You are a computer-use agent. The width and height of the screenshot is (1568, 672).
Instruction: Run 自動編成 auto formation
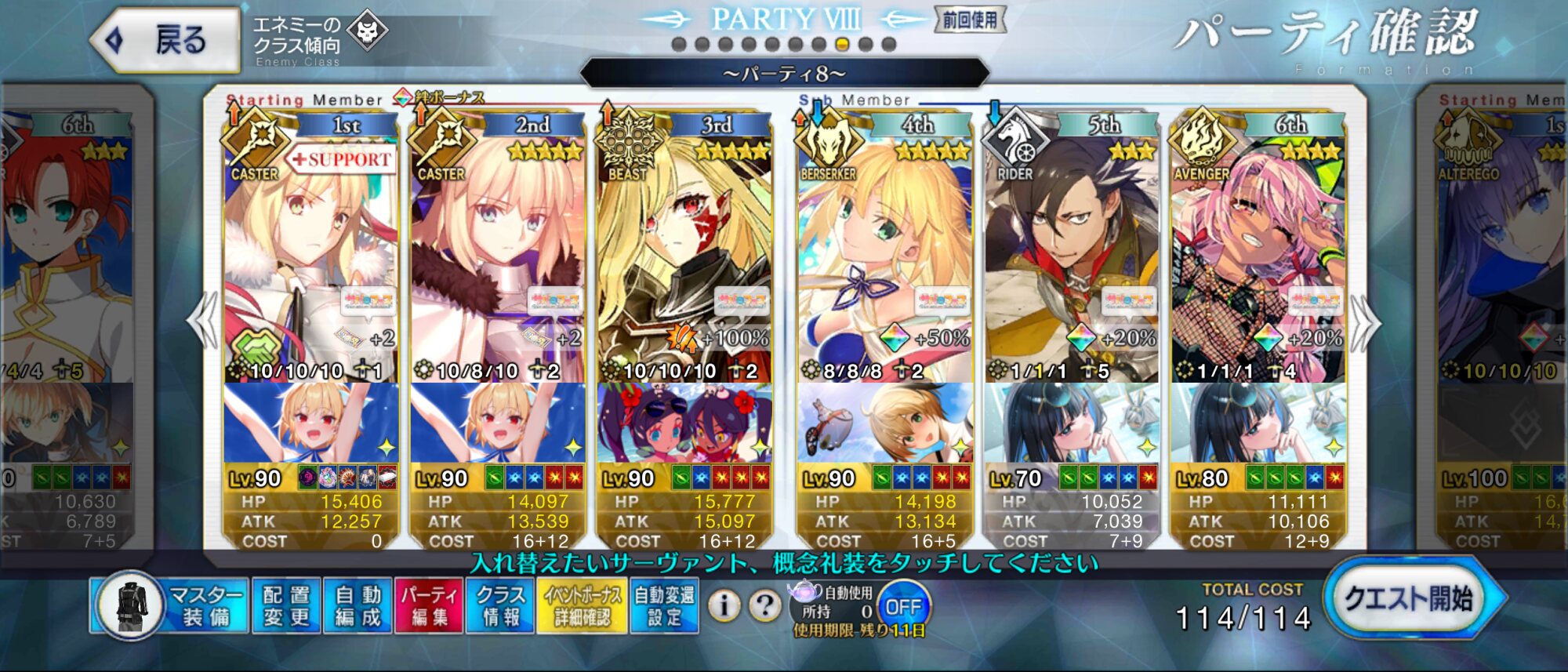(x=358, y=605)
